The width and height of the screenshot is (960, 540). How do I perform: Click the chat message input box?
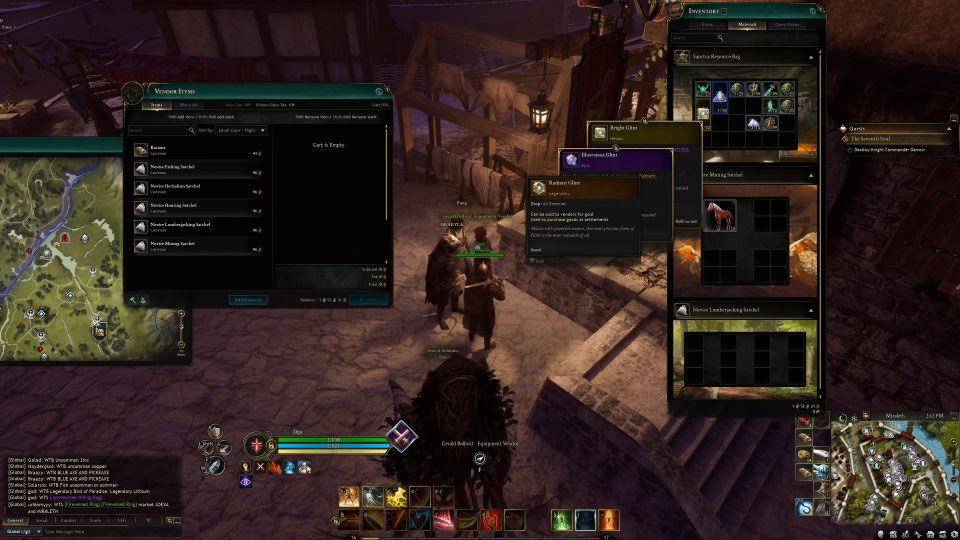100,531
